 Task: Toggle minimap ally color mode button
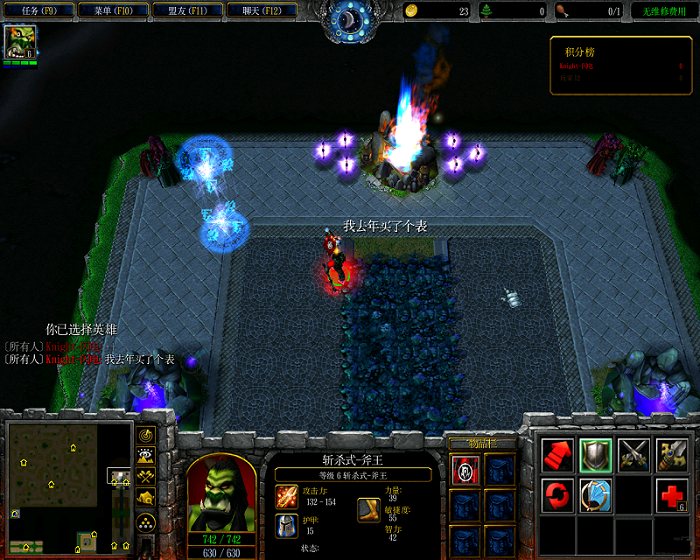[x=147, y=478]
